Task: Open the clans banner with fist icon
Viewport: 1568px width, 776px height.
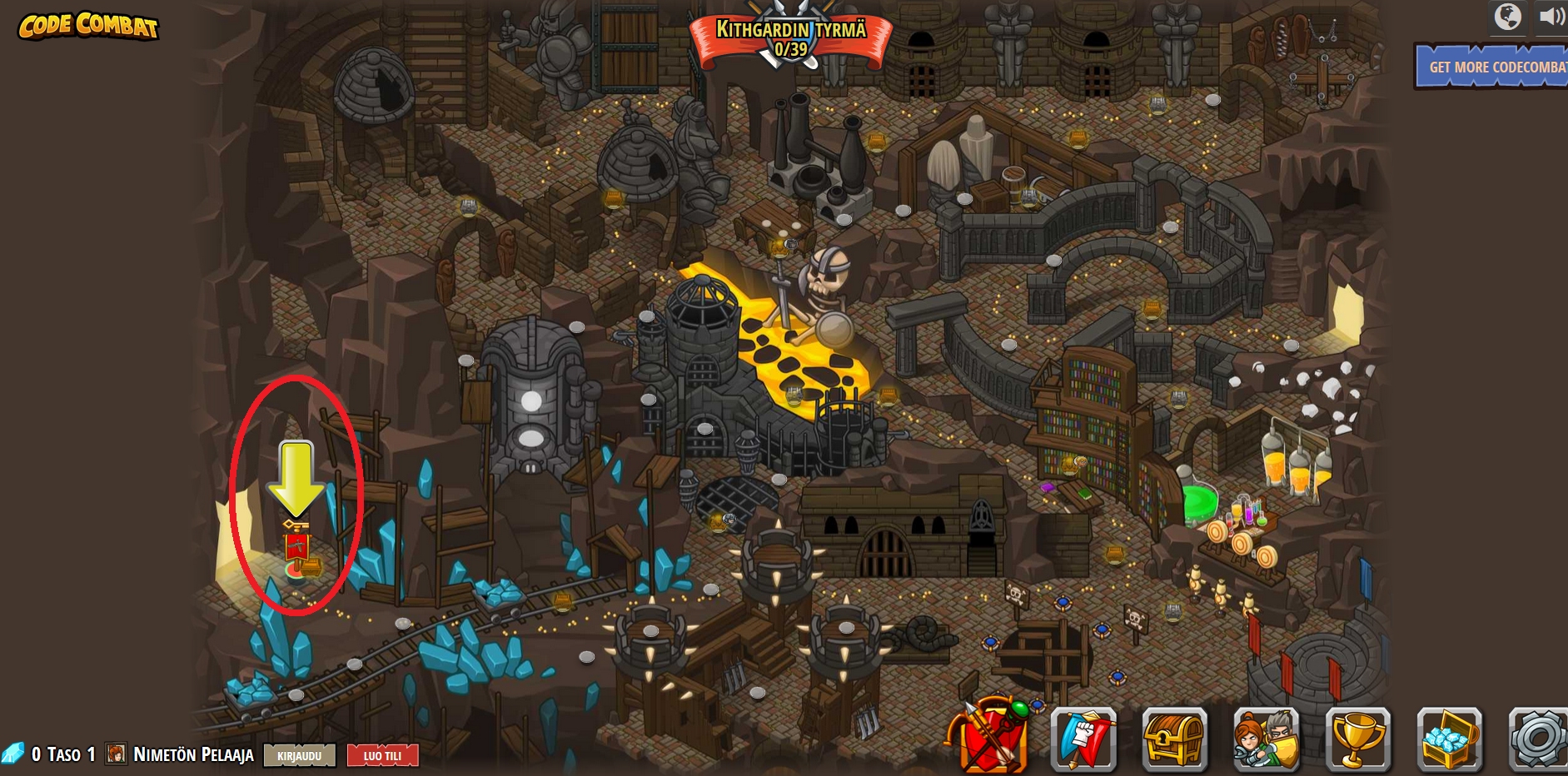Action: pyautogui.click(x=1083, y=739)
